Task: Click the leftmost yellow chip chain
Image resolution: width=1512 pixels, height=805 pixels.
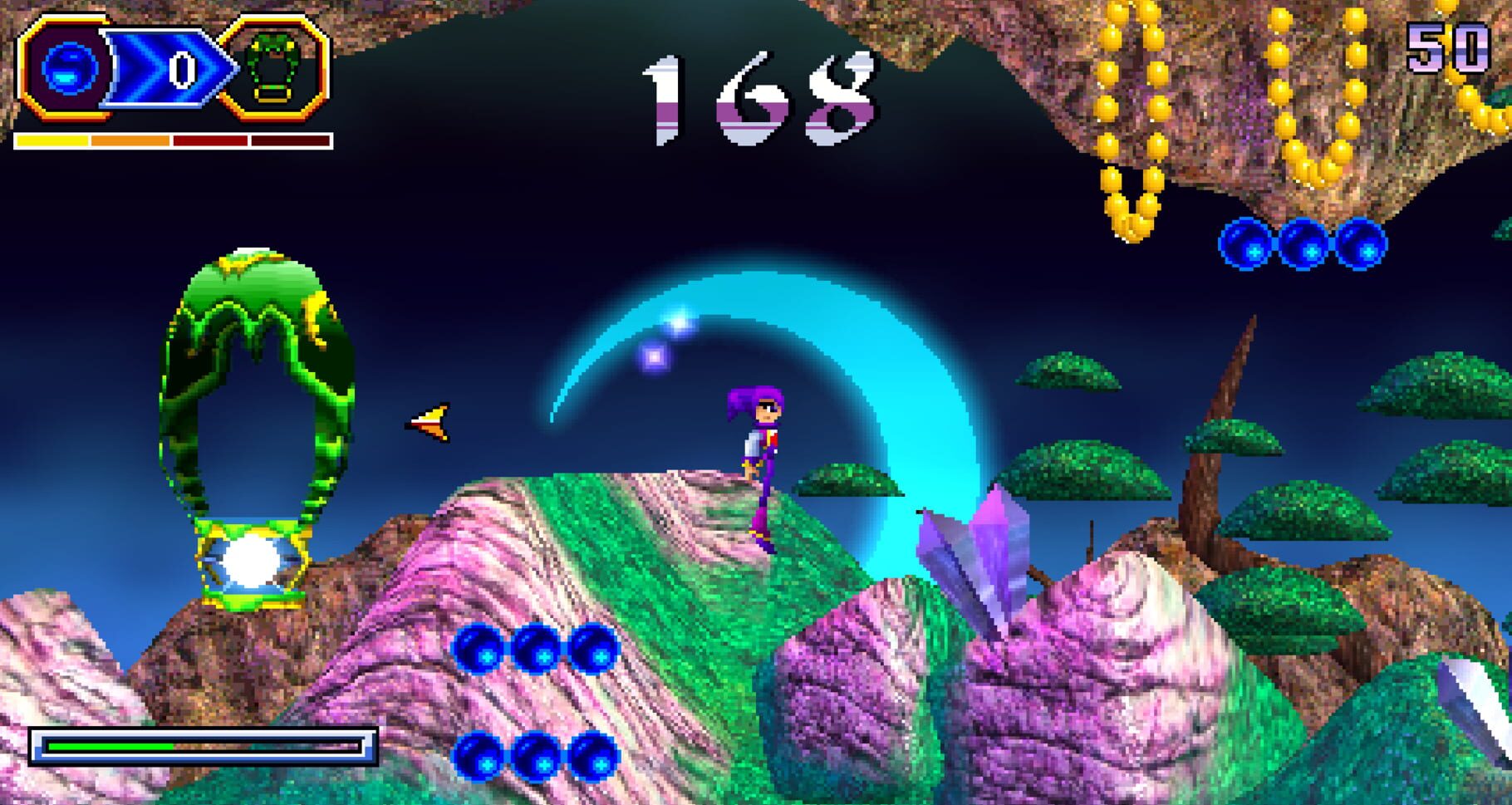Action: point(1130,100)
